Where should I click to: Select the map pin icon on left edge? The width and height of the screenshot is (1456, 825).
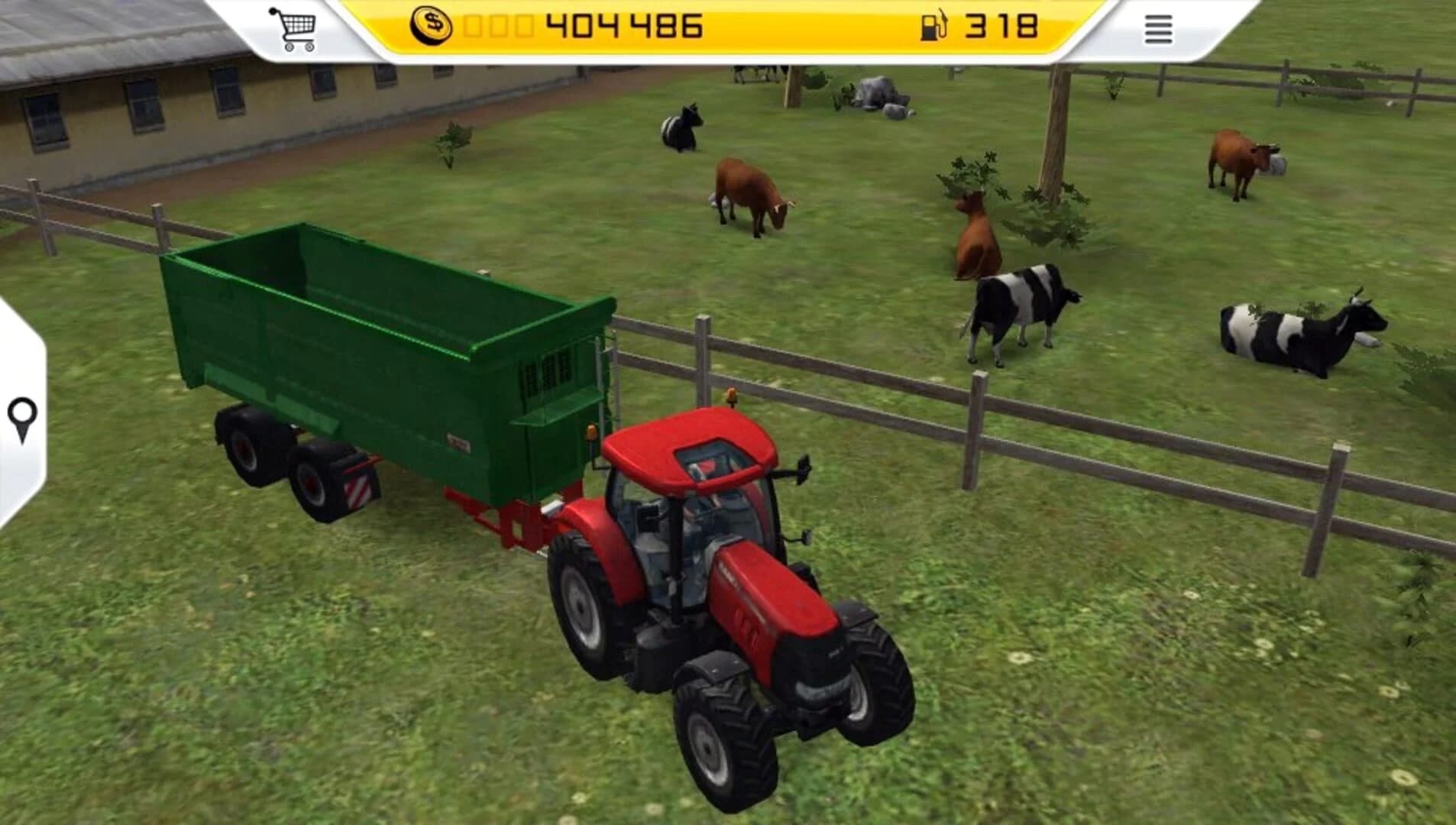[x=21, y=417]
